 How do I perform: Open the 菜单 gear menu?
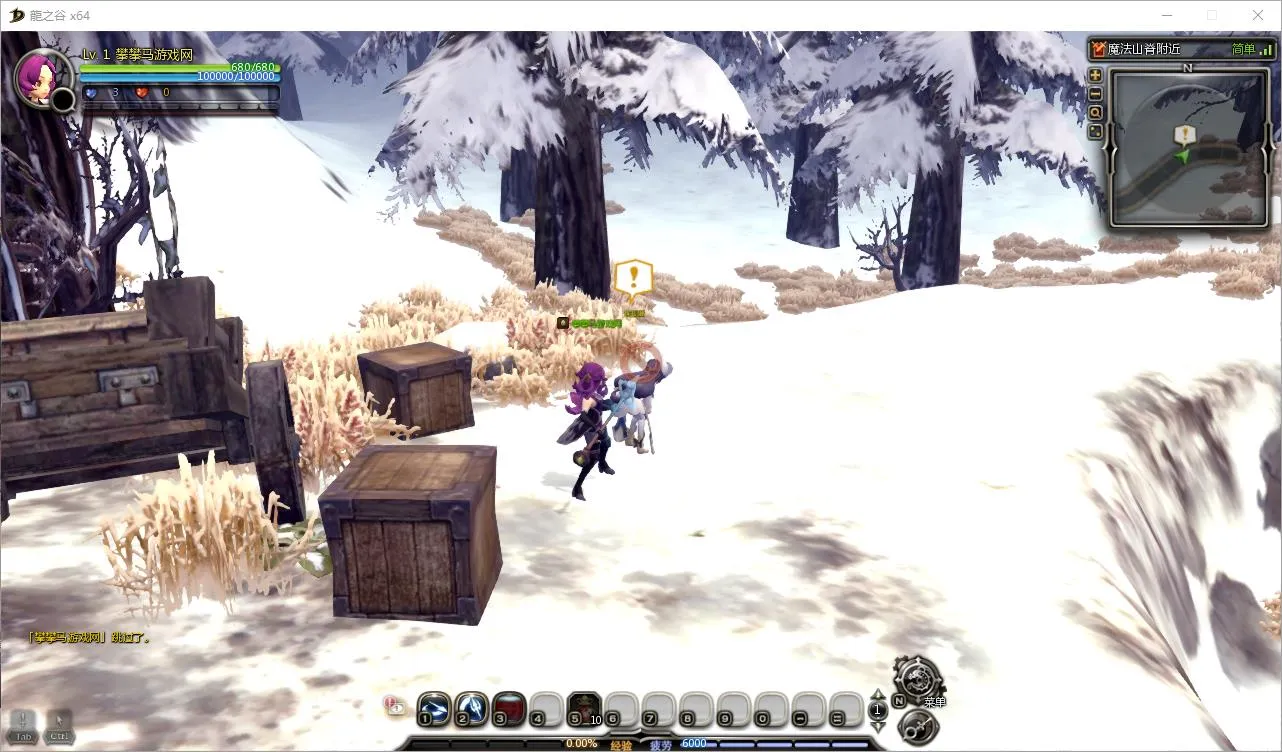pyautogui.click(x=917, y=678)
